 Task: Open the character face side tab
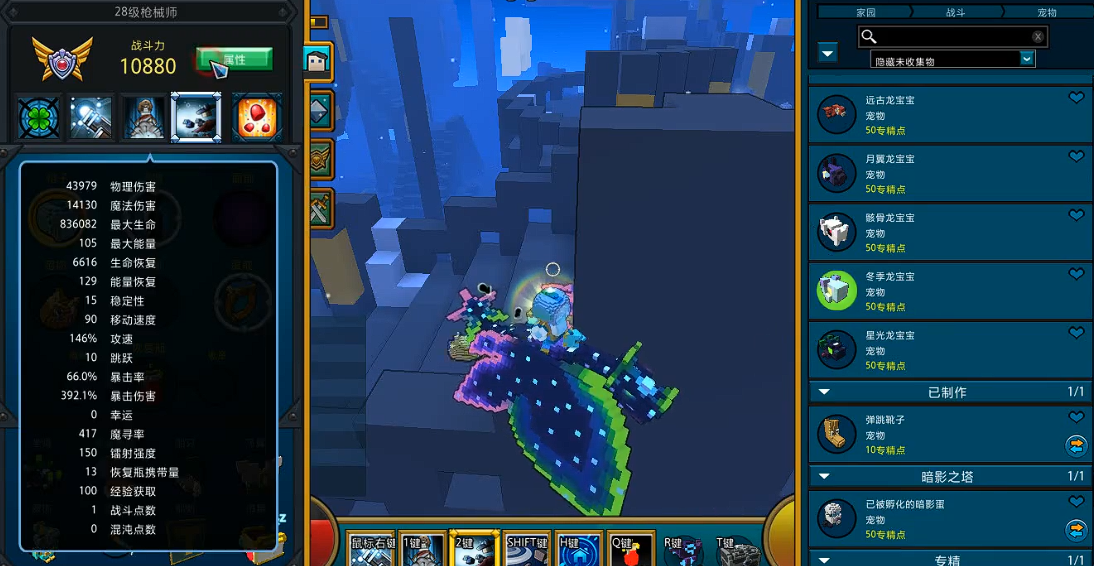pyautogui.click(x=320, y=62)
